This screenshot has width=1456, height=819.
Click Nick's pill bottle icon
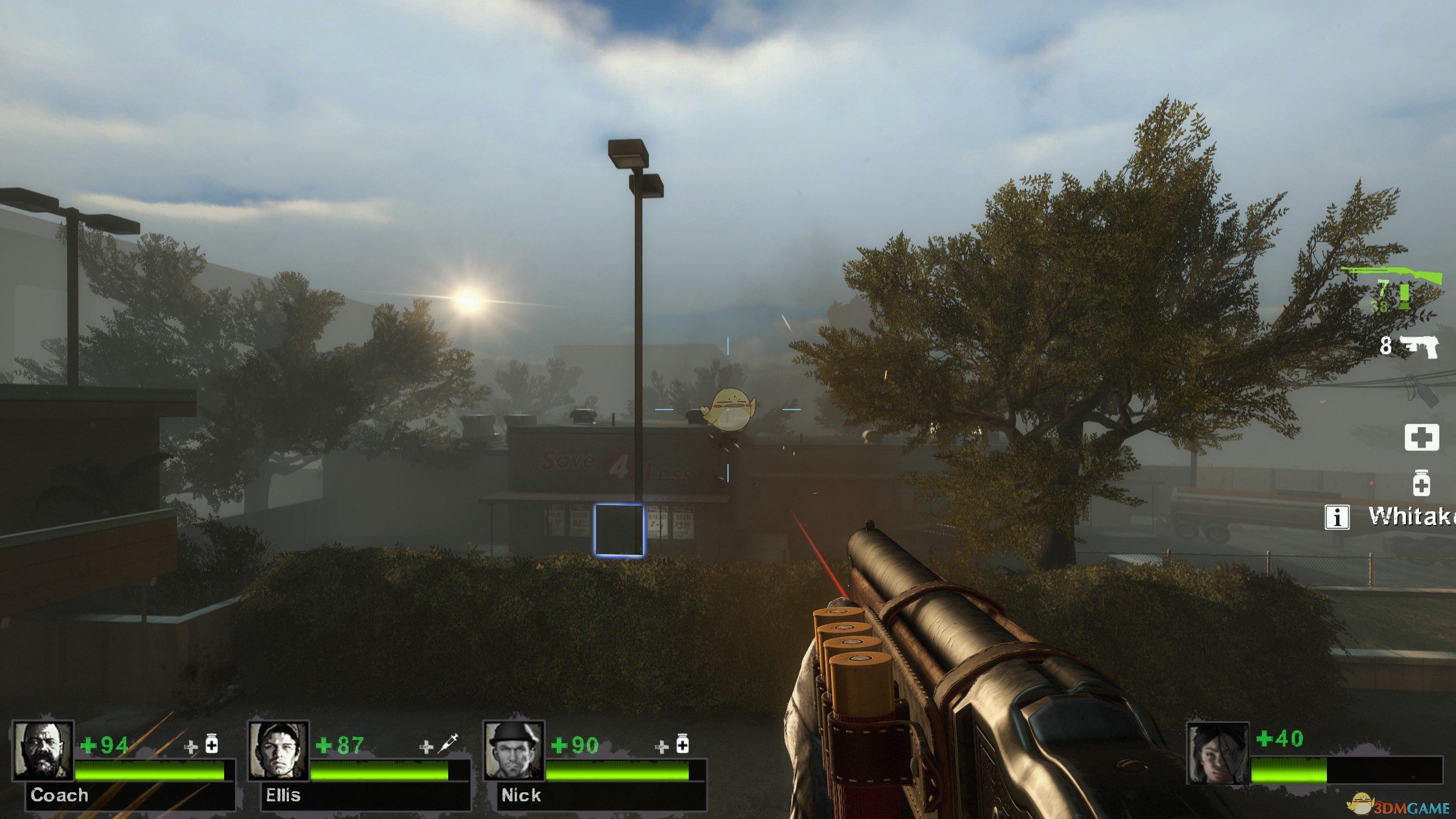click(682, 744)
